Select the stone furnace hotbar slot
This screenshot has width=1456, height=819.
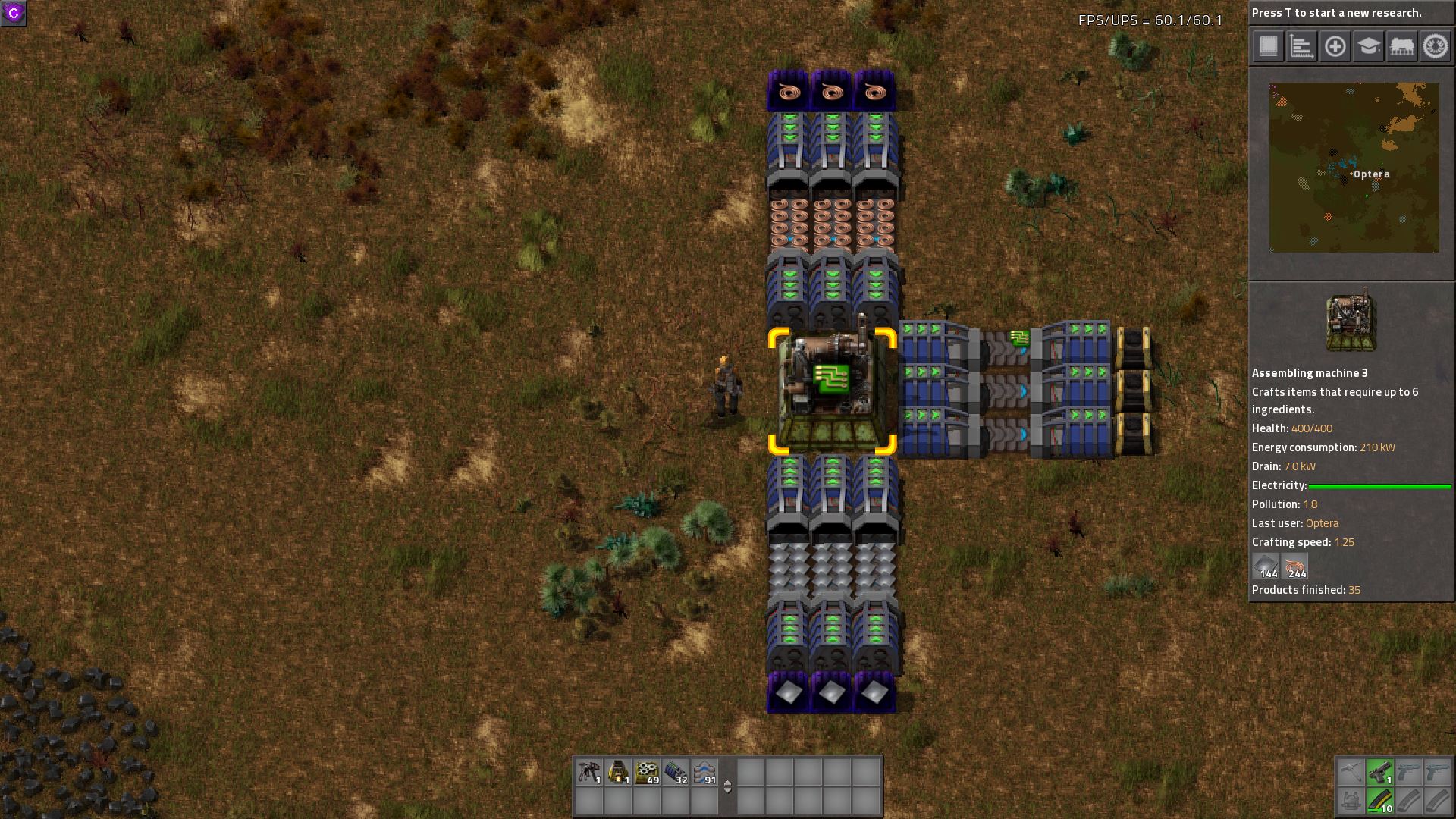(x=618, y=772)
